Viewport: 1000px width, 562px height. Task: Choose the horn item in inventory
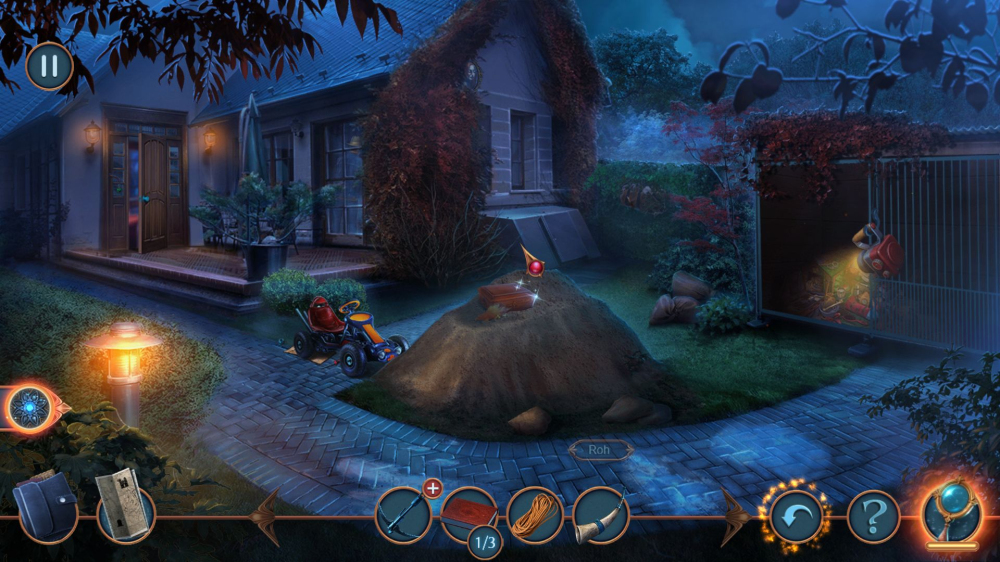(600, 515)
